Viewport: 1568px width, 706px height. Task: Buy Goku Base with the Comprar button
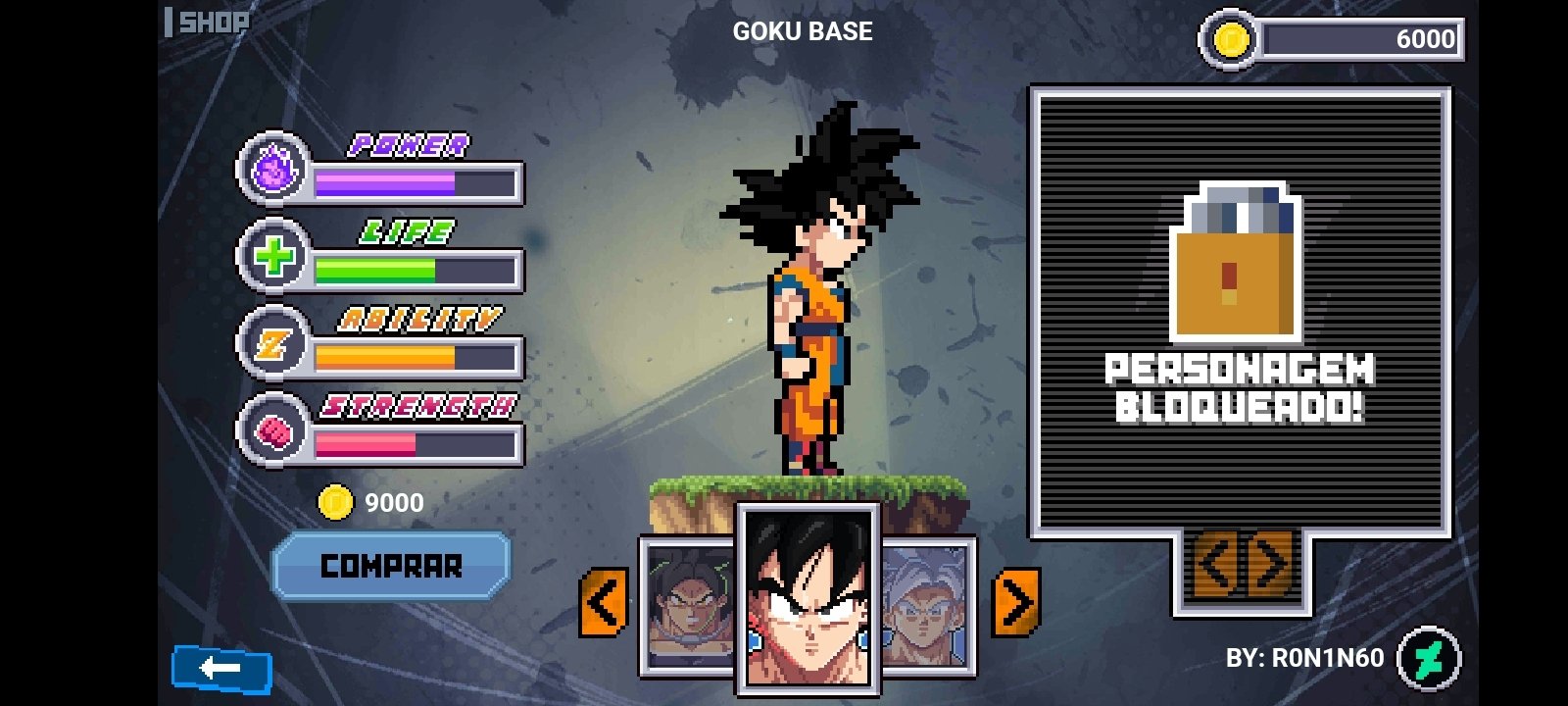click(x=391, y=566)
